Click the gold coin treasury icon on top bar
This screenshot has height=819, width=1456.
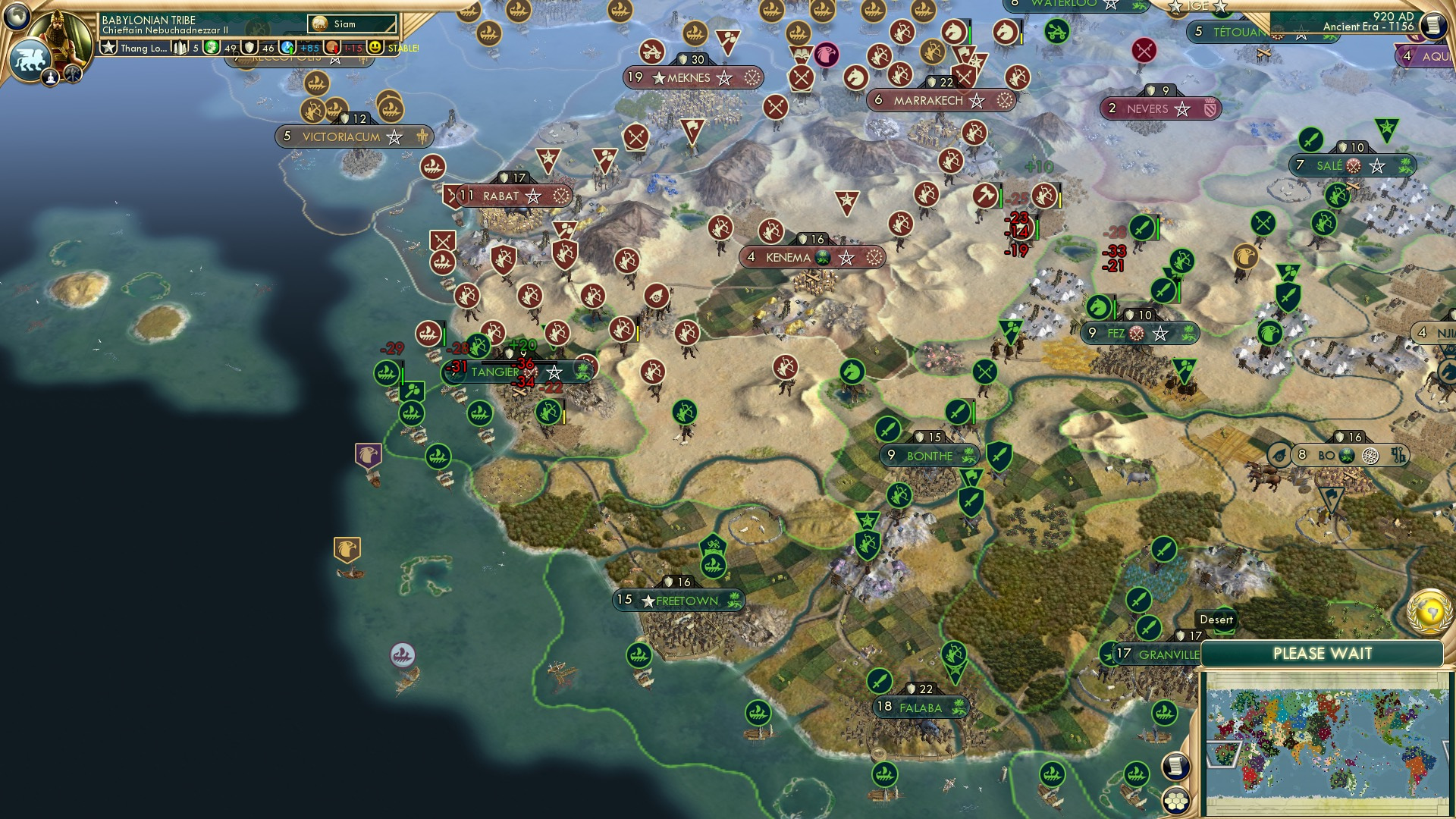click(x=331, y=47)
